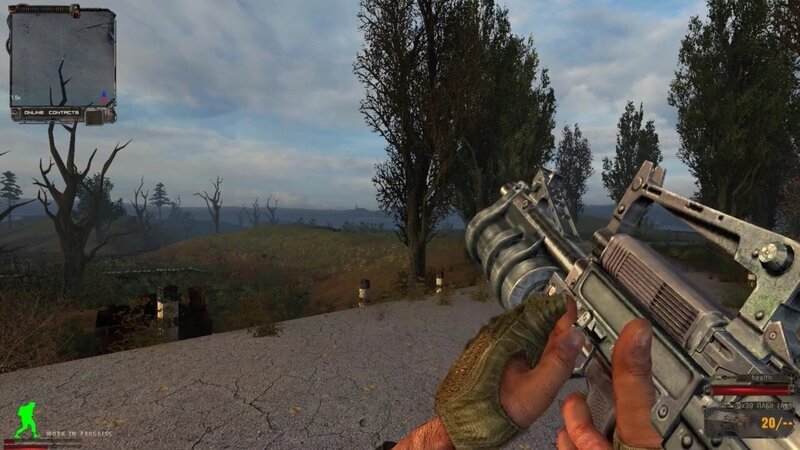Click the square PDA indicator beside Online Contacts

pyautogui.click(x=96, y=116)
